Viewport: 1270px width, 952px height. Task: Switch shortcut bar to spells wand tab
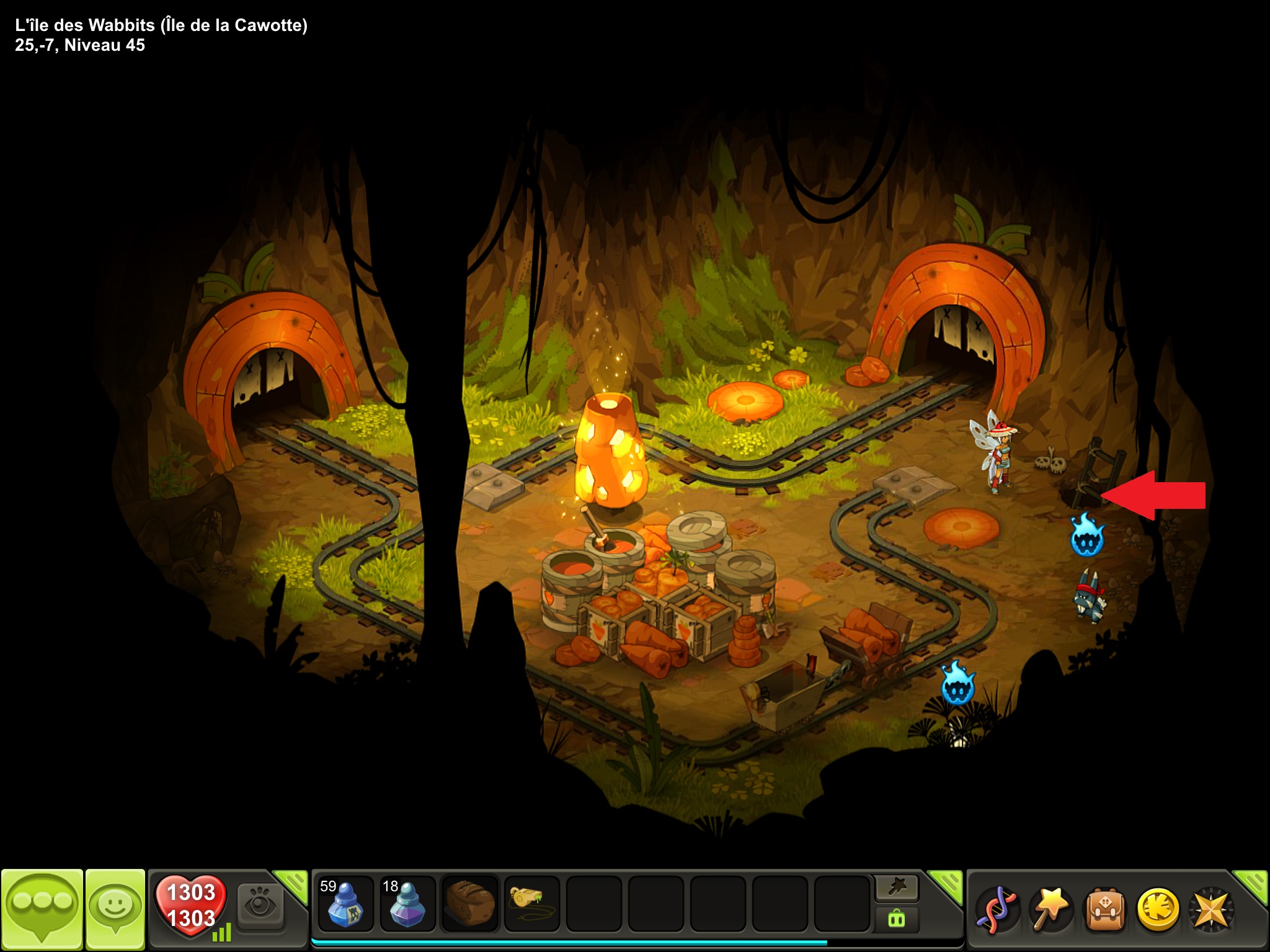(x=897, y=888)
